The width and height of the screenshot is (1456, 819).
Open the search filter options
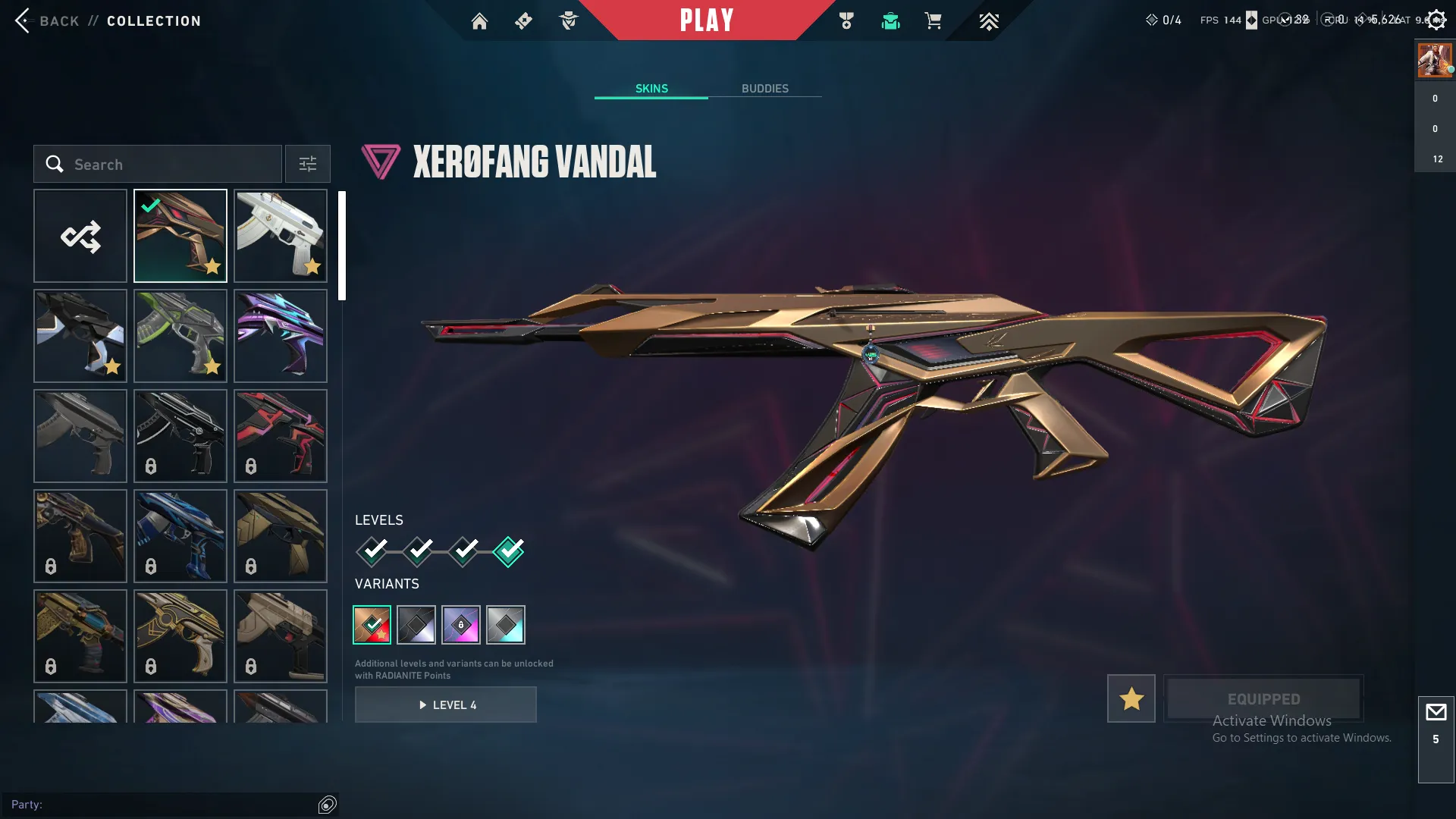click(307, 164)
